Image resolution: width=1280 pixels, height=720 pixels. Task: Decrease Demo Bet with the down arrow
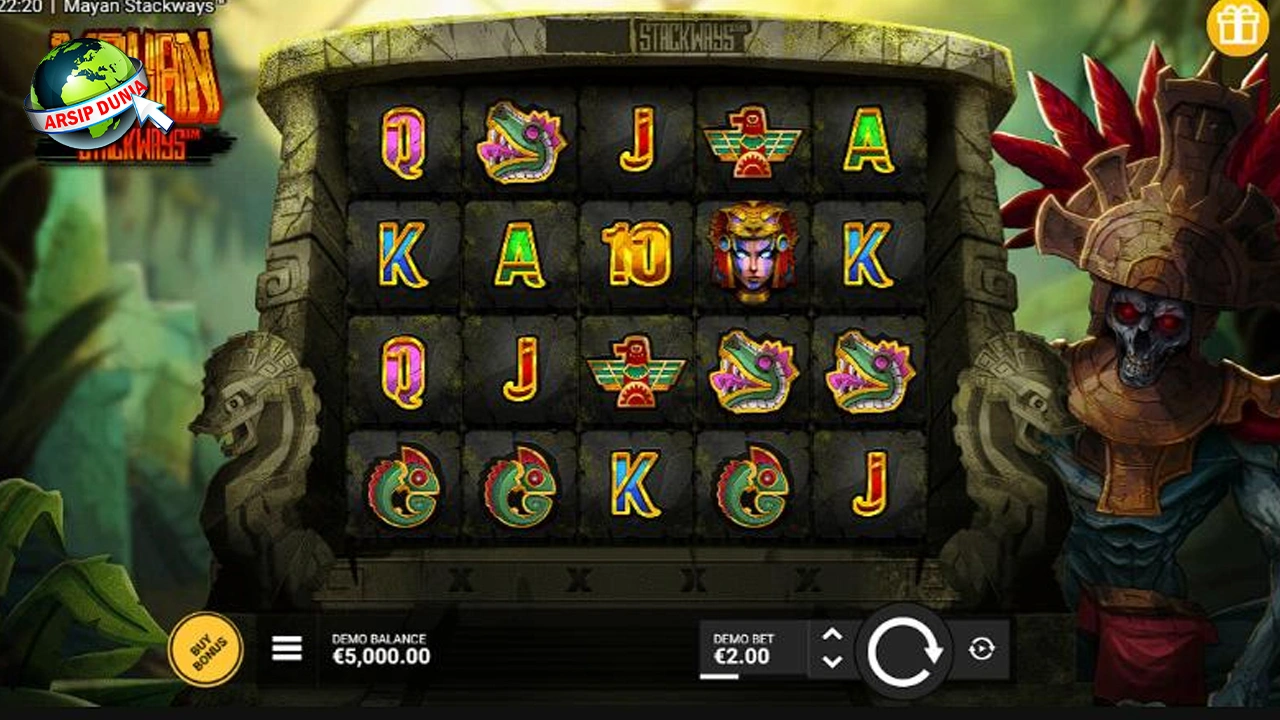[x=832, y=662]
